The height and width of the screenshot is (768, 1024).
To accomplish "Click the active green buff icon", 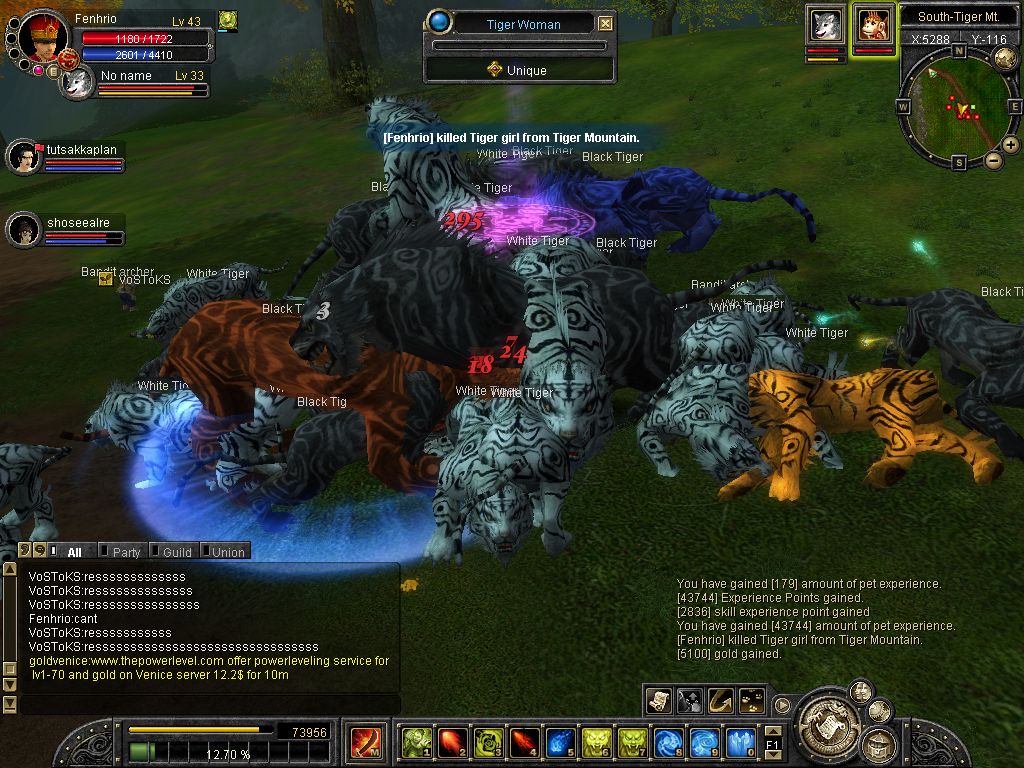I will pyautogui.click(x=228, y=19).
